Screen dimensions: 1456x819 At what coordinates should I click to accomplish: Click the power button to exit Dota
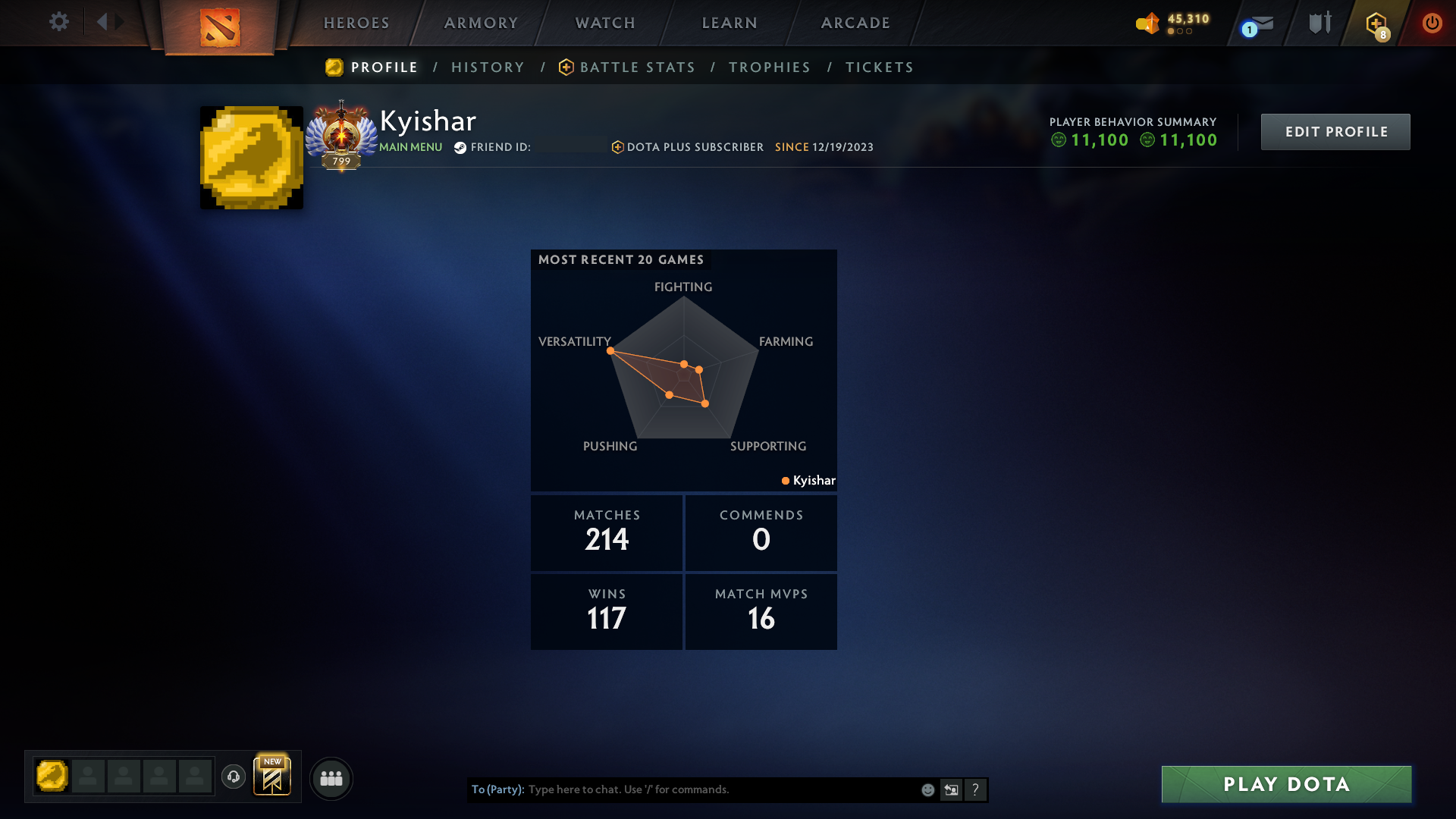tap(1432, 23)
